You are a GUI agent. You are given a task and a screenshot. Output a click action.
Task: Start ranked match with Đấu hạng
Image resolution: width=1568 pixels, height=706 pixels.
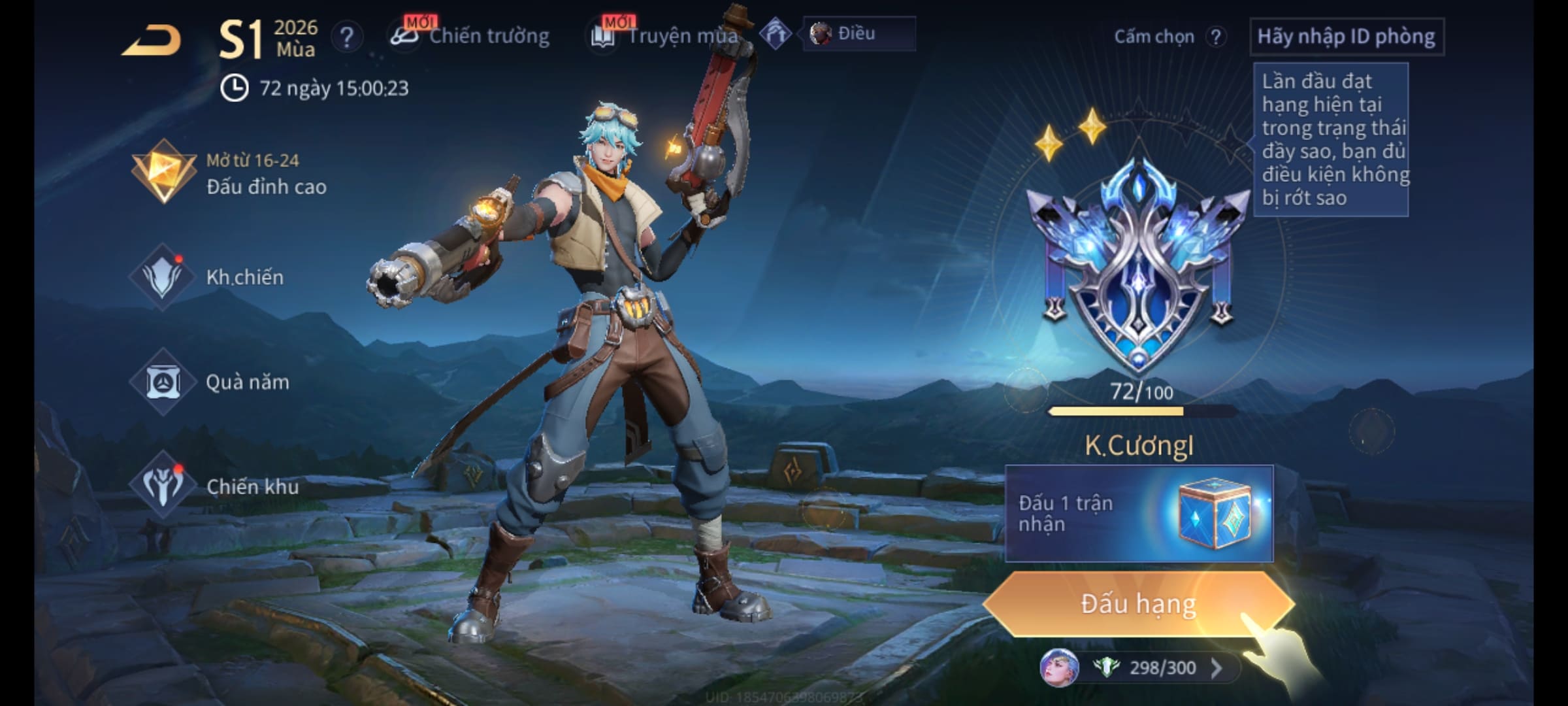point(1138,604)
